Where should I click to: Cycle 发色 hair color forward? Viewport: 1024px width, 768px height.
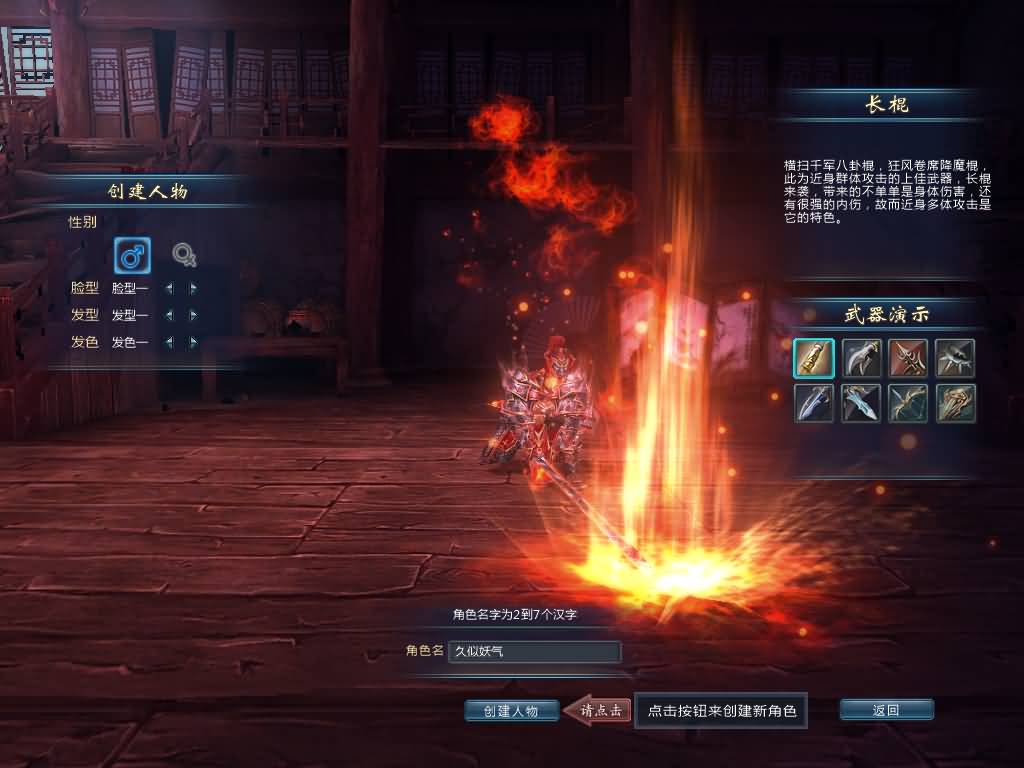pos(193,342)
